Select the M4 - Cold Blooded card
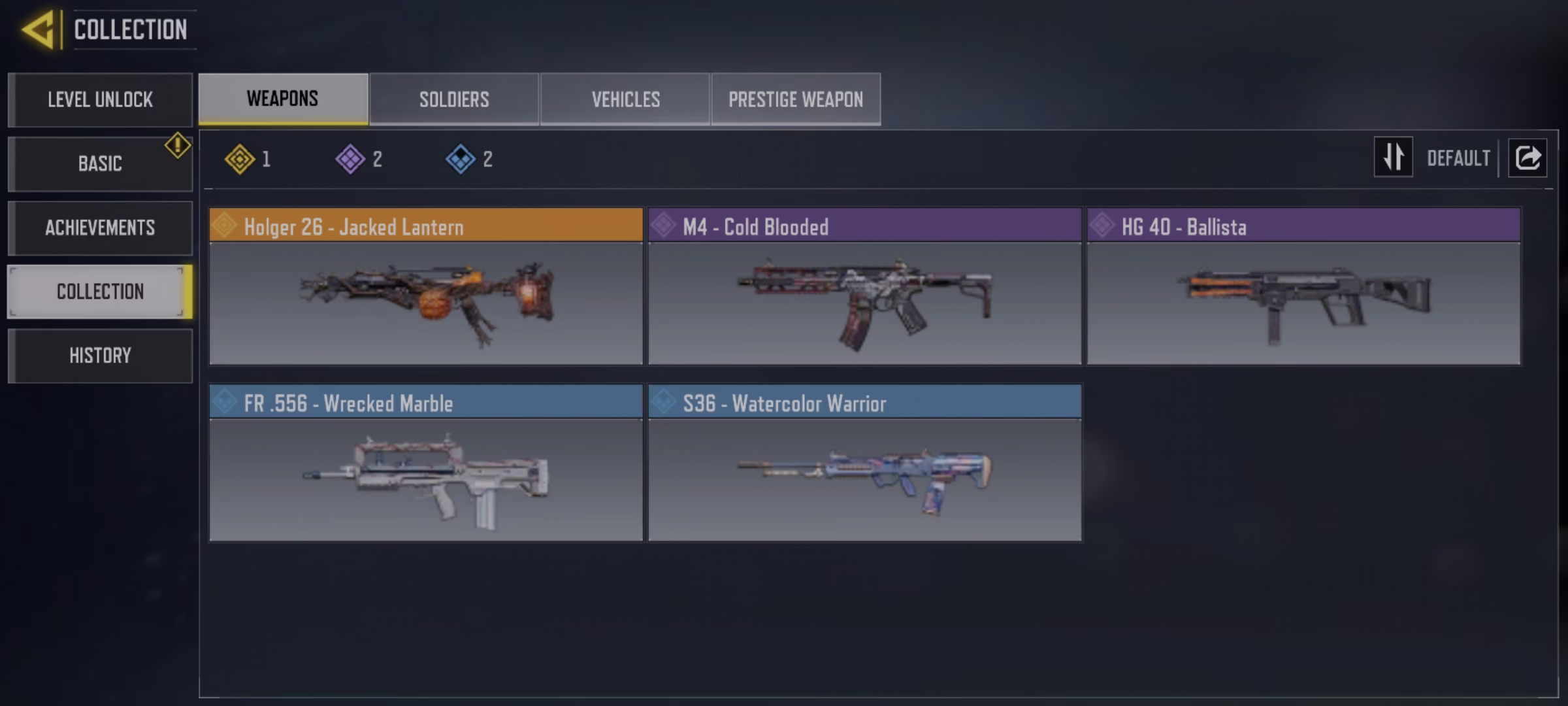Image resolution: width=1568 pixels, height=706 pixels. pos(864,286)
